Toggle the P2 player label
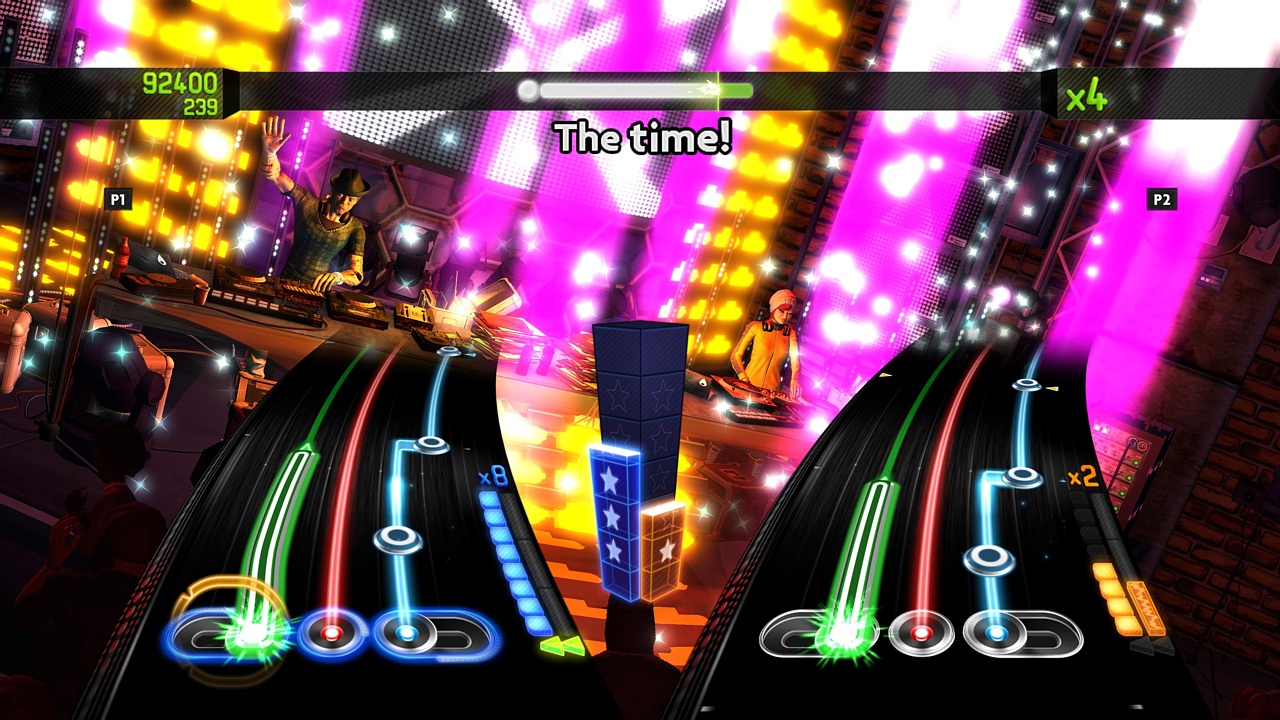This screenshot has height=720, width=1280. coord(1162,198)
